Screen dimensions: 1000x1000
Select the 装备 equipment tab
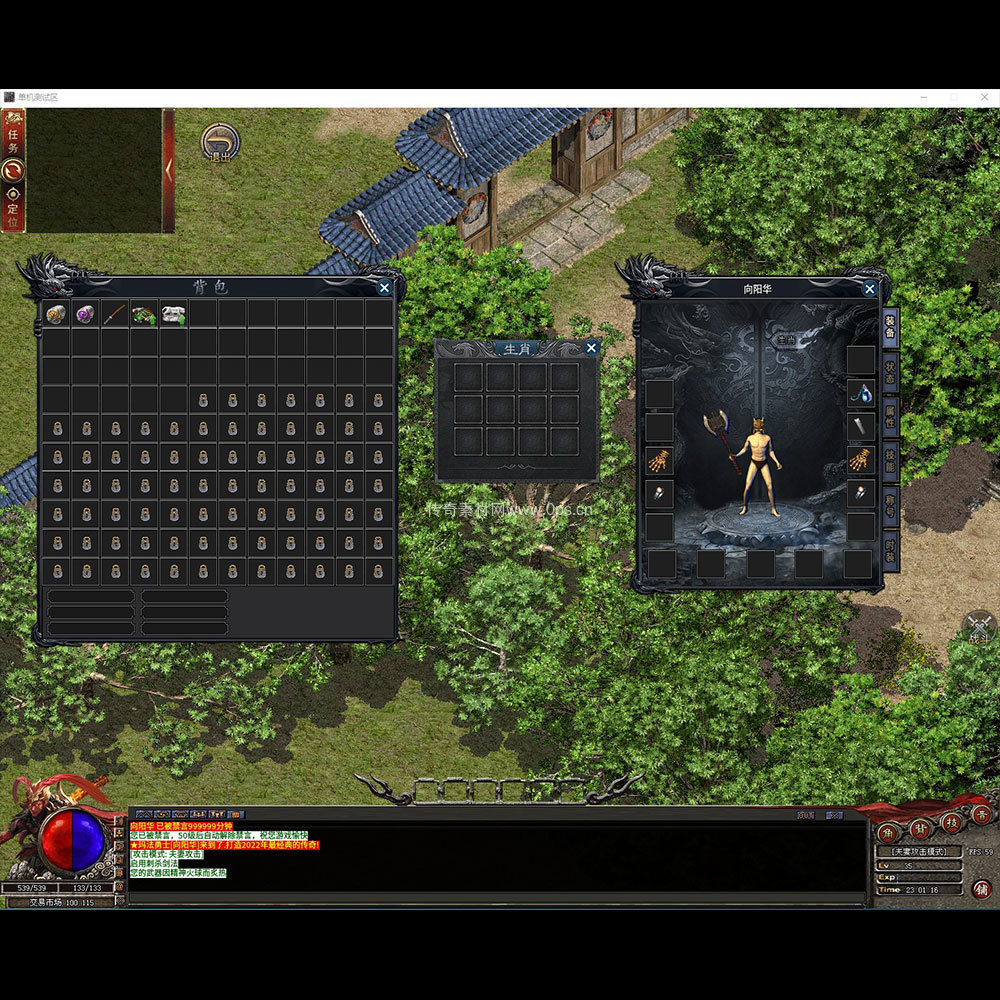click(889, 325)
